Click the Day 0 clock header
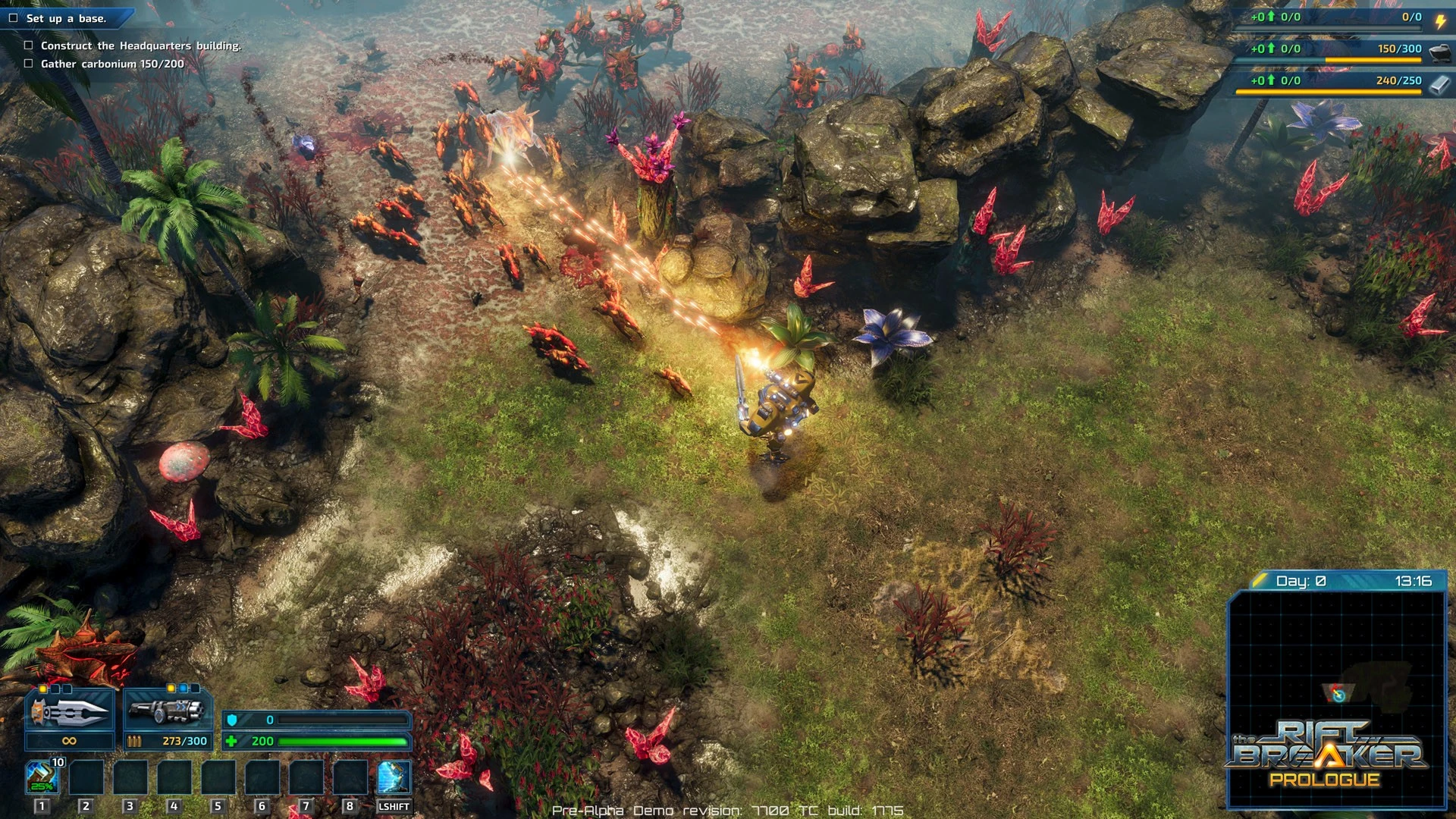The height and width of the screenshot is (819, 1456). pos(1337,581)
